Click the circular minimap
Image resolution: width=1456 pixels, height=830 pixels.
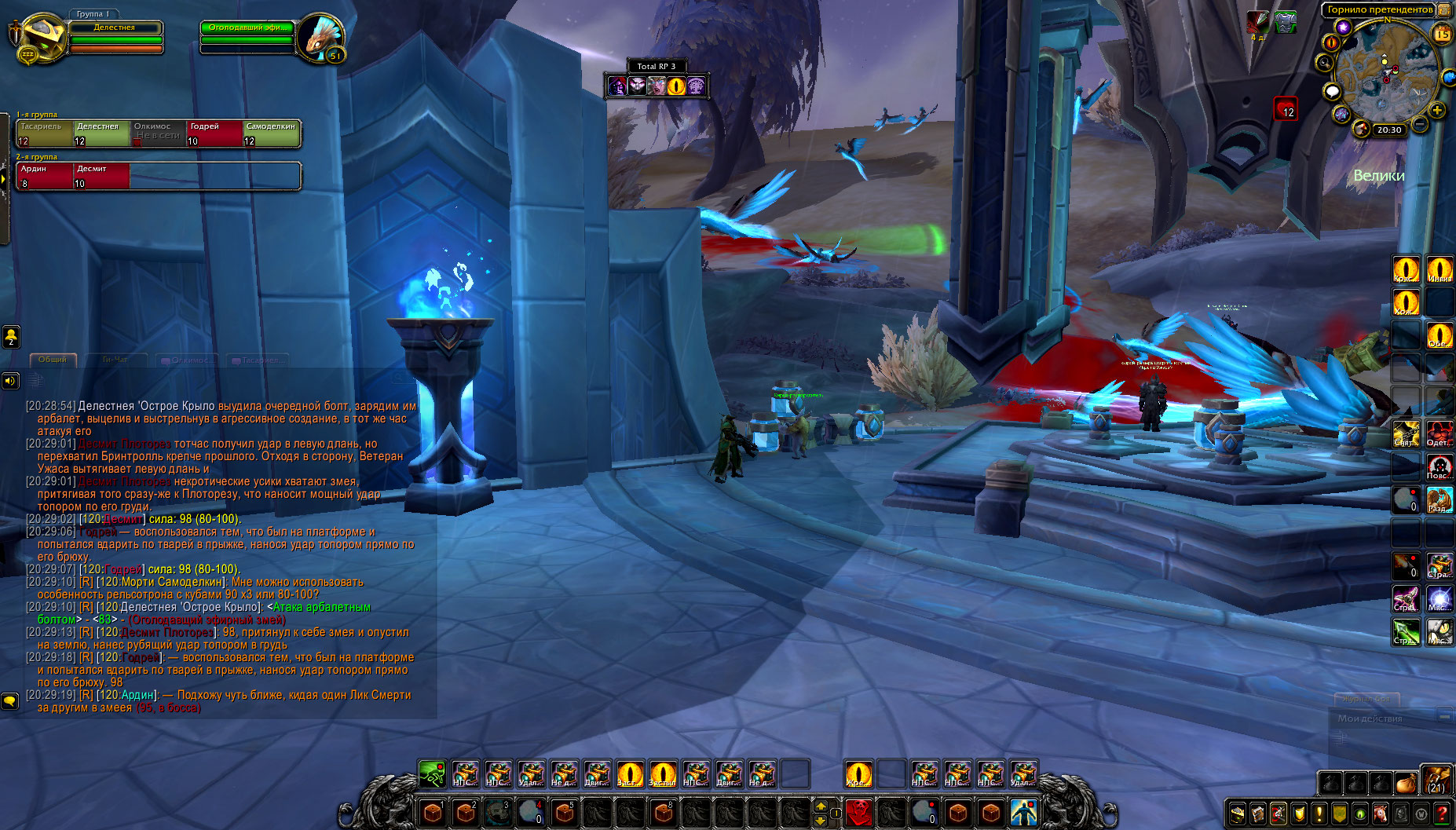(x=1385, y=72)
